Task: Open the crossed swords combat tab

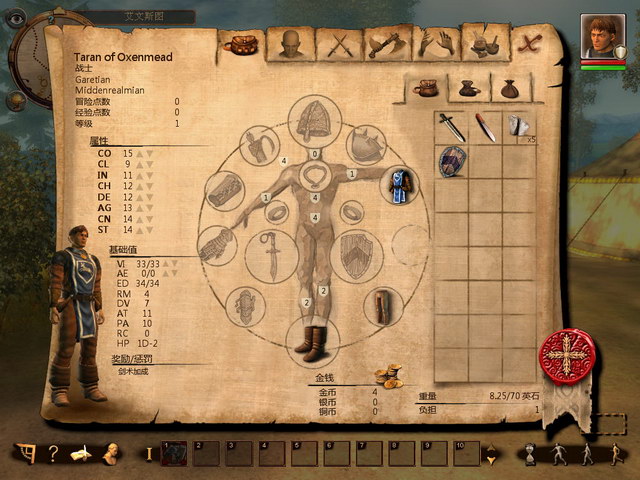Action: [x=339, y=44]
